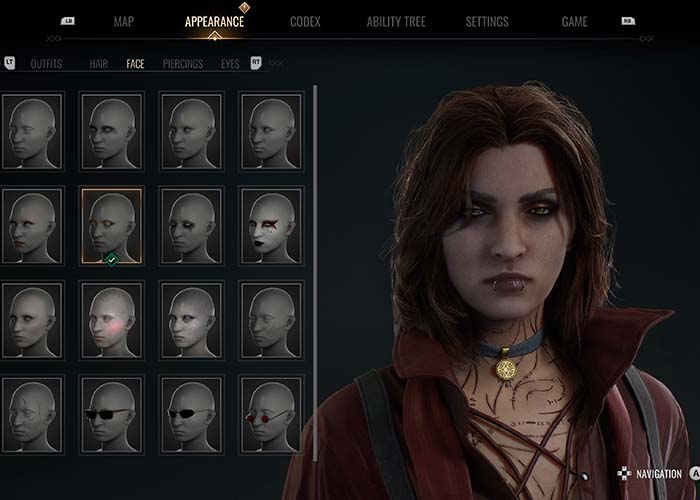The width and height of the screenshot is (700, 500).
Task: Open the Piercings category
Action: (x=183, y=64)
